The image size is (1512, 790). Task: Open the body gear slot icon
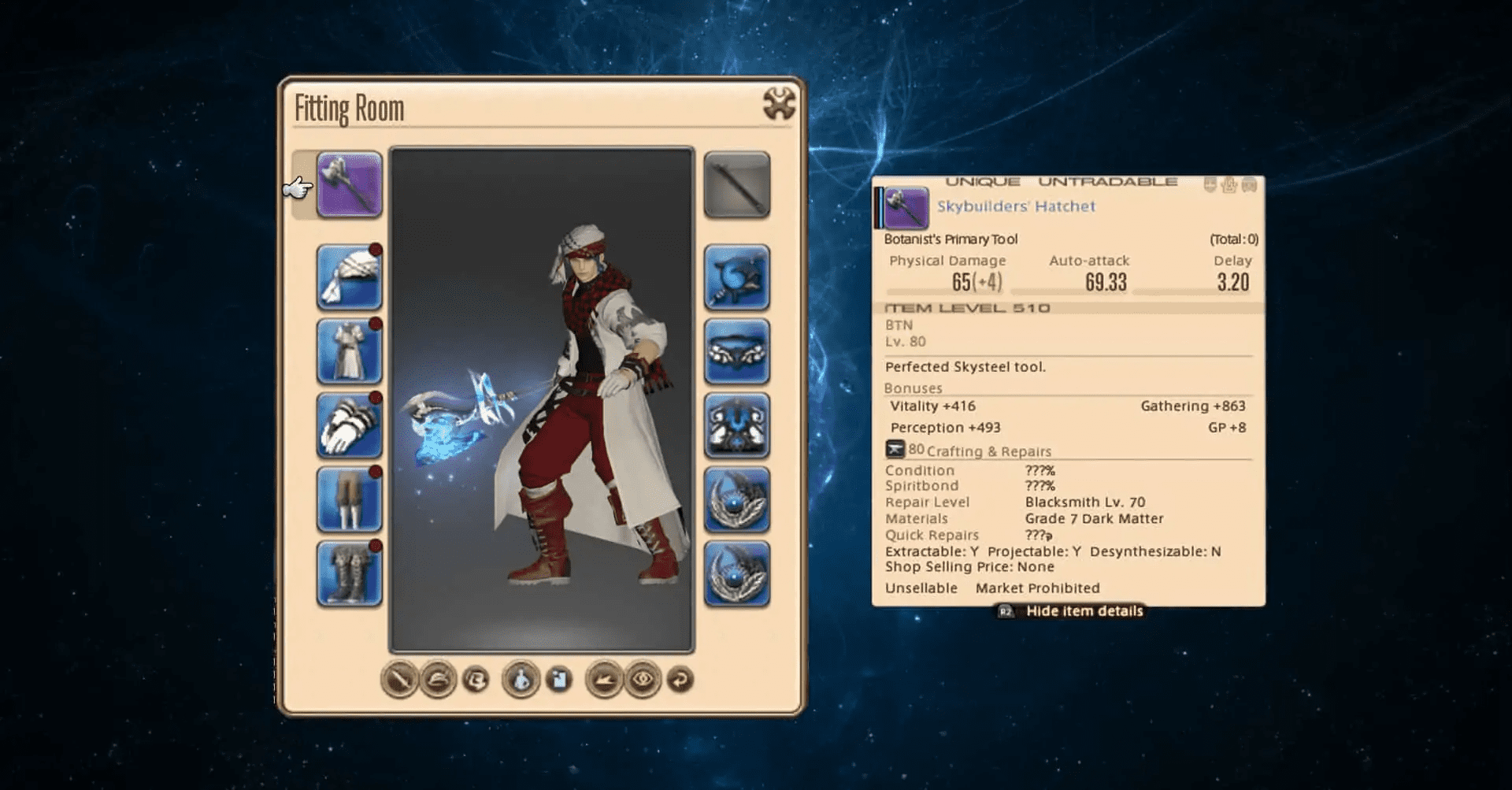(349, 351)
